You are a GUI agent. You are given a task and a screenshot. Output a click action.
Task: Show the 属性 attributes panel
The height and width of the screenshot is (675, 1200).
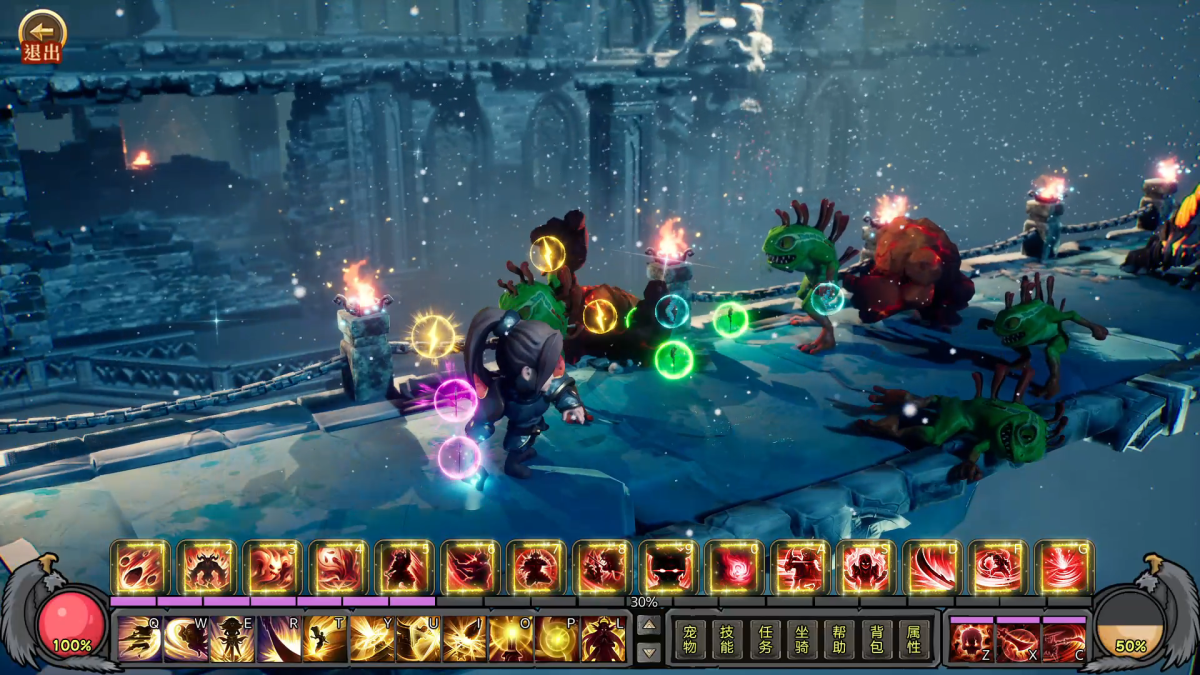coord(913,638)
